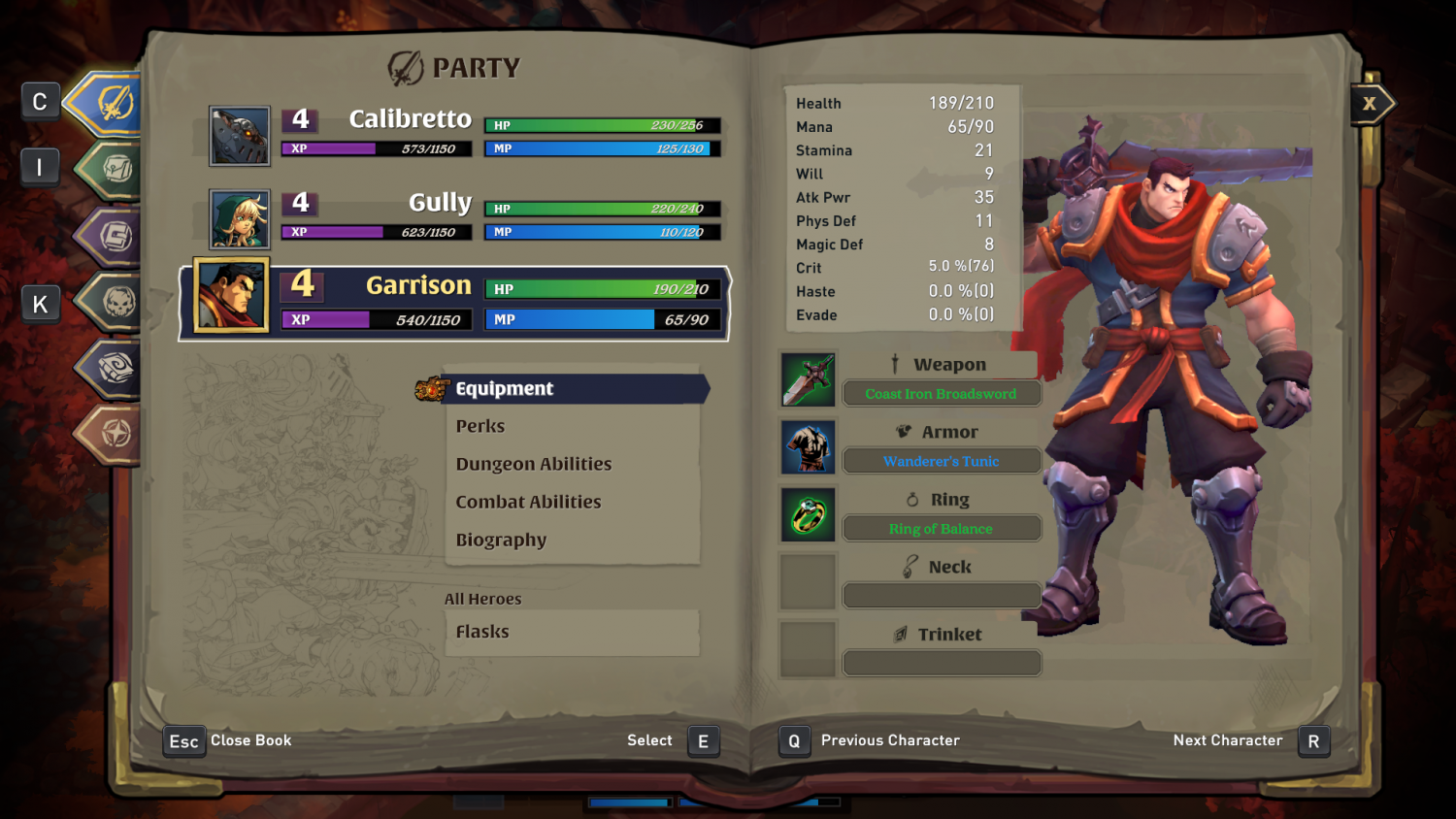Screen dimensions: 1456x819
Task: Click the empty Neck equipment slot
Action: [808, 580]
